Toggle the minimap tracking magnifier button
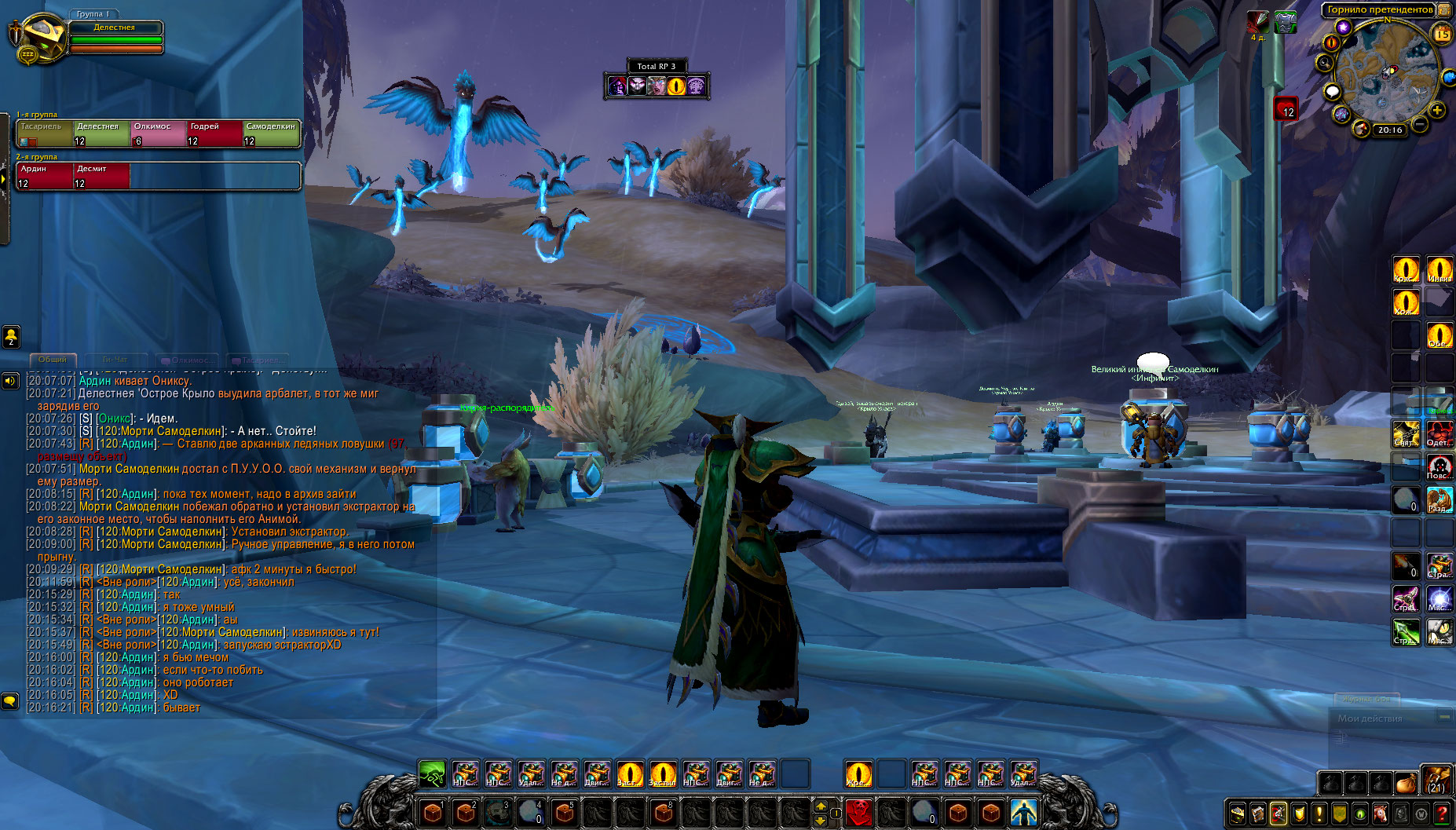1456x830 pixels. pyautogui.click(x=1326, y=63)
